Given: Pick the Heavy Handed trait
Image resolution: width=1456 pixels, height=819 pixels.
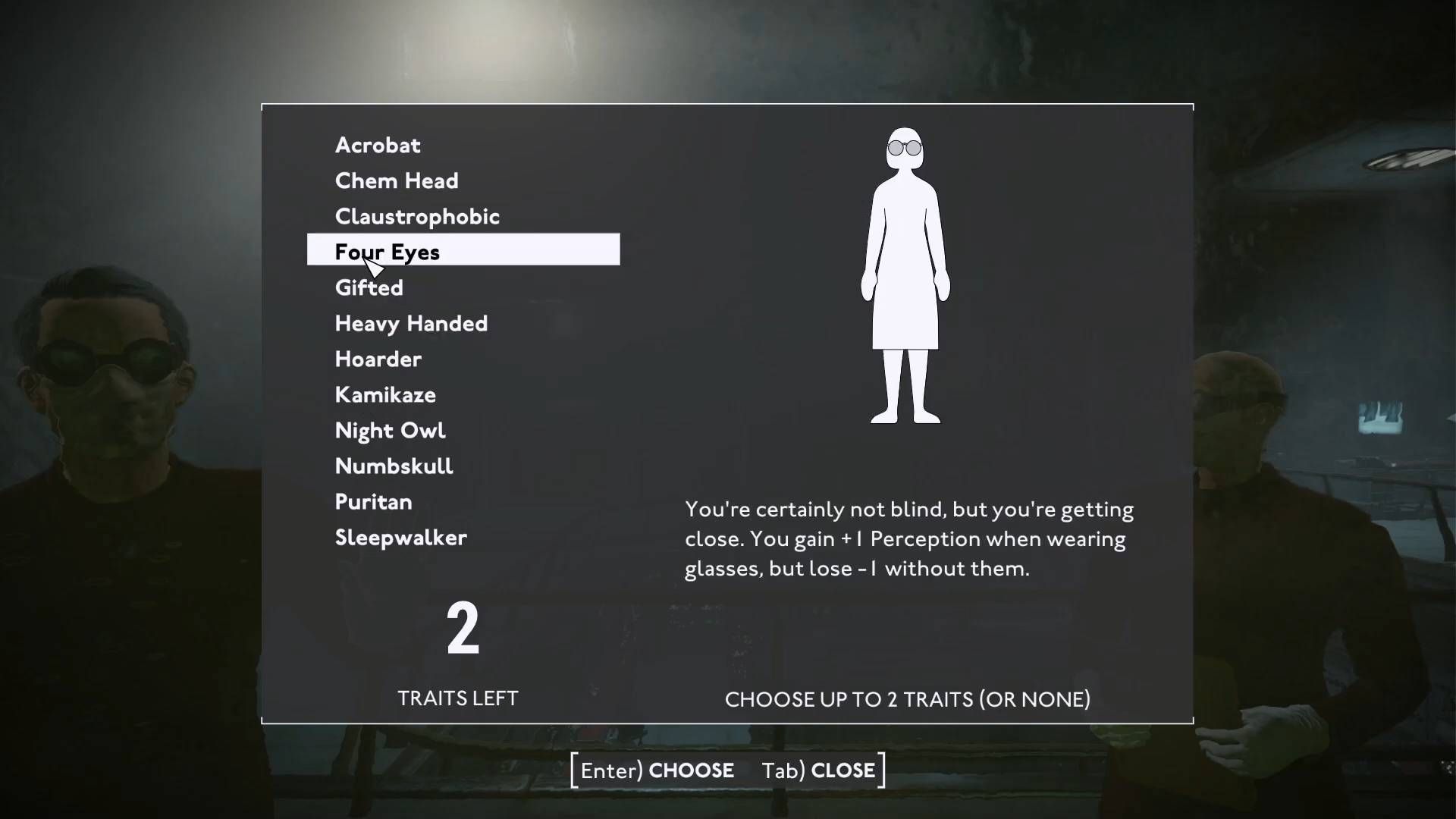Looking at the screenshot, I should click(411, 323).
